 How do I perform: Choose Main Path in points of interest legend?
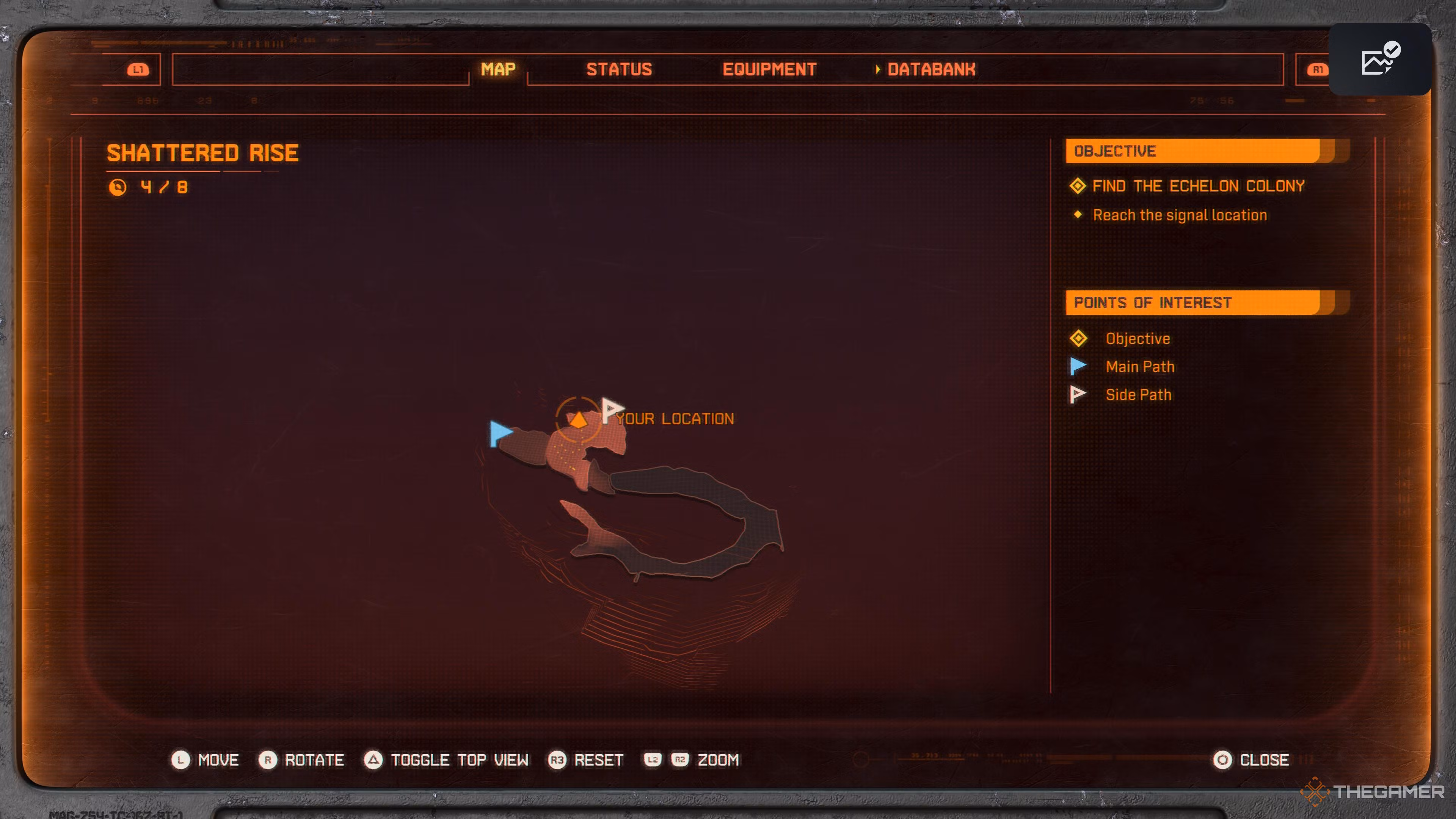(x=1139, y=367)
